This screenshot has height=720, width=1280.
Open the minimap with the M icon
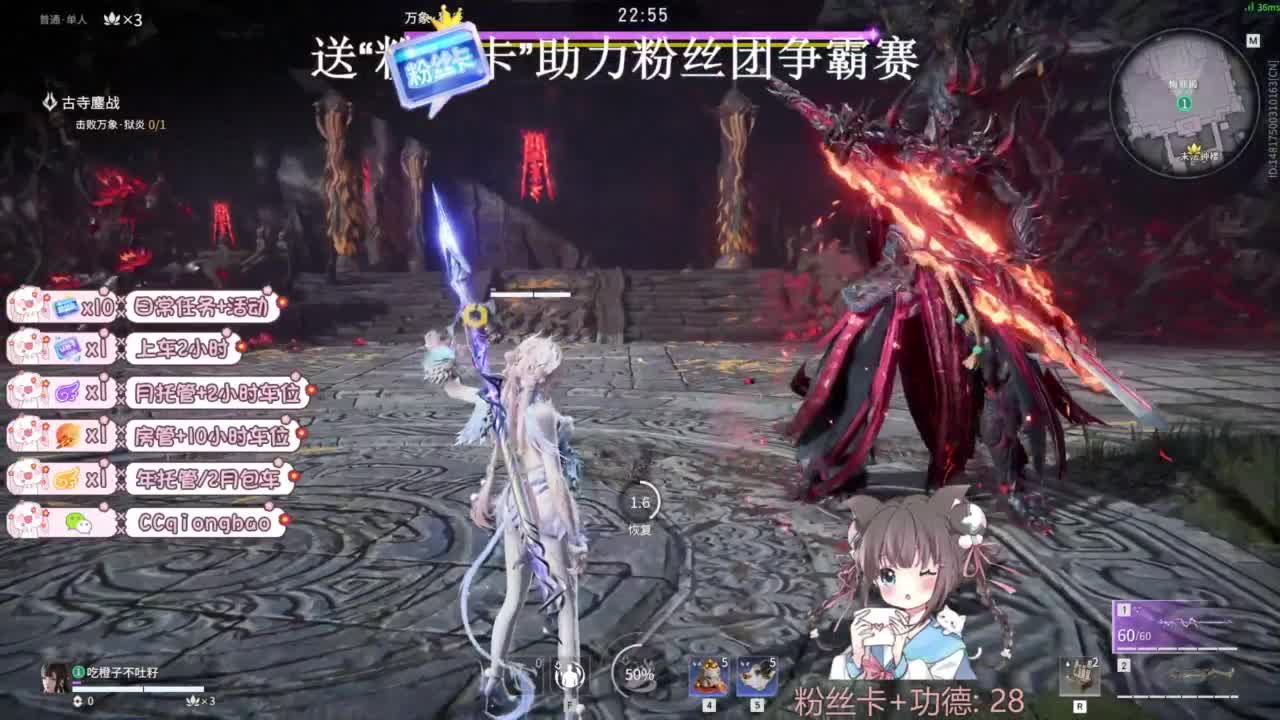coord(1253,39)
